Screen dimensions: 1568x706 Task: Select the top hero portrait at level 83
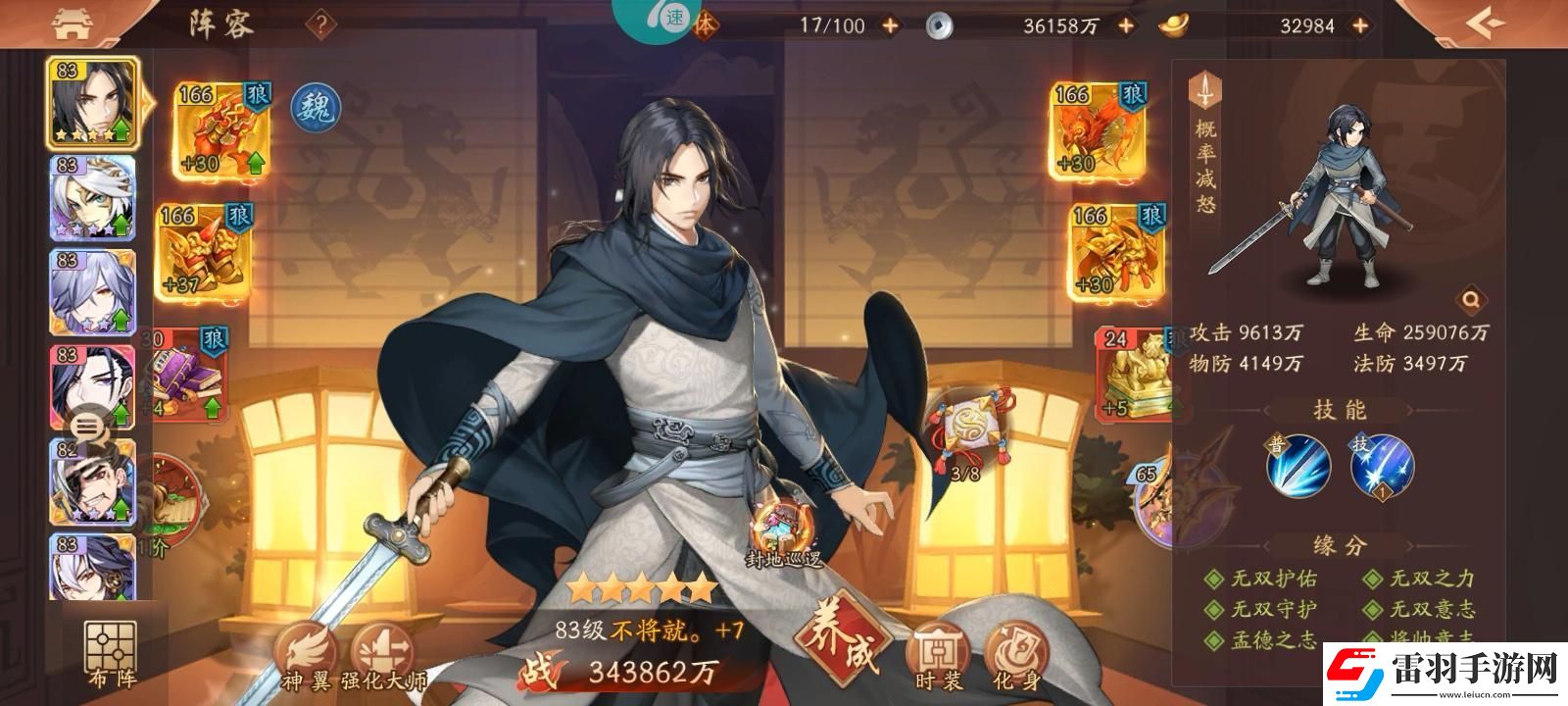click(x=90, y=103)
